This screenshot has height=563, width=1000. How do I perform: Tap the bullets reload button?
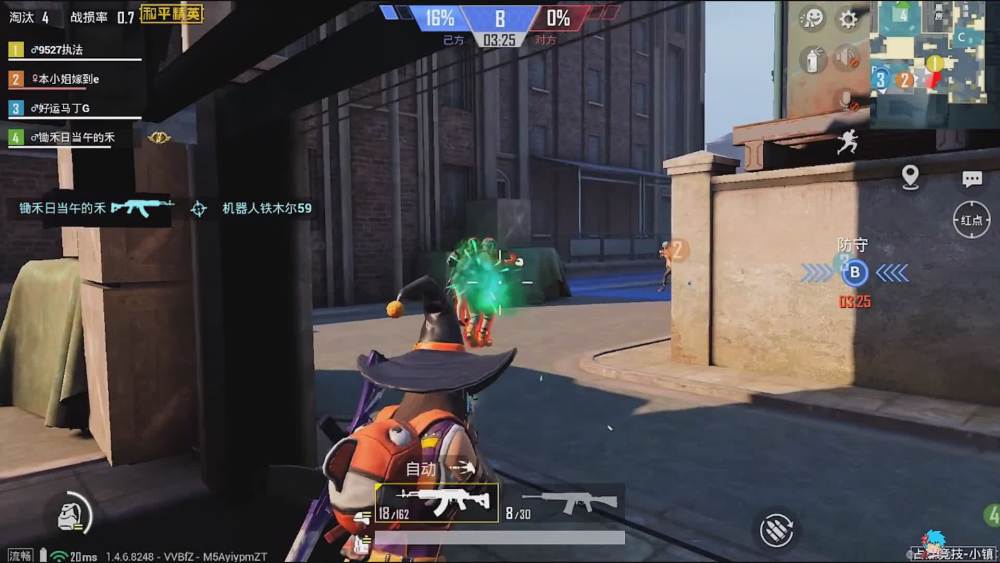point(777,529)
